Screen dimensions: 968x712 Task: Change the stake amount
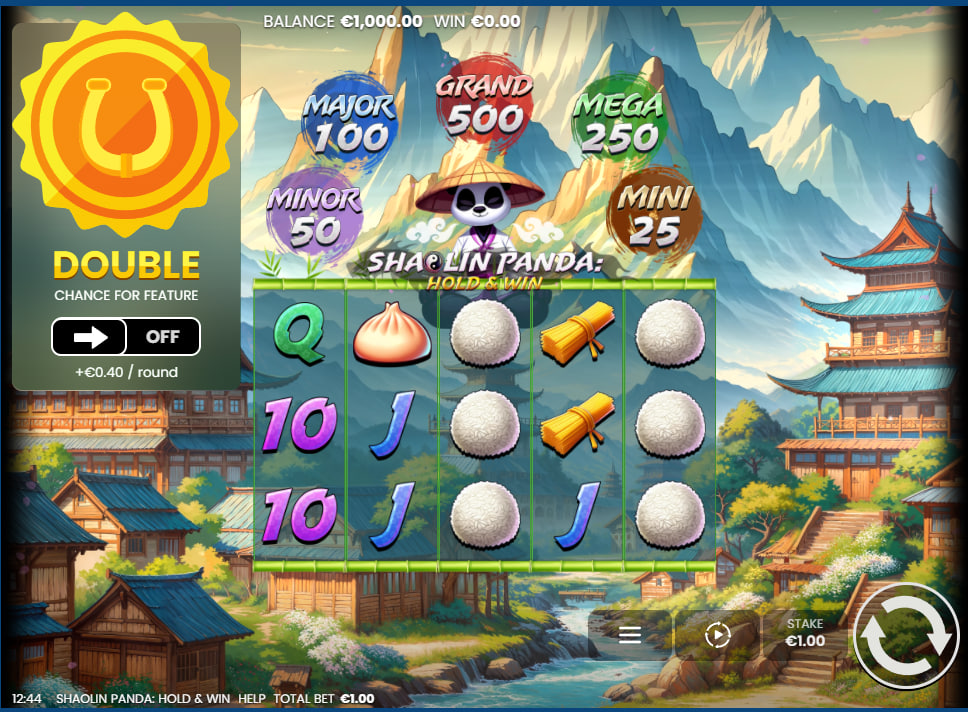(x=804, y=634)
